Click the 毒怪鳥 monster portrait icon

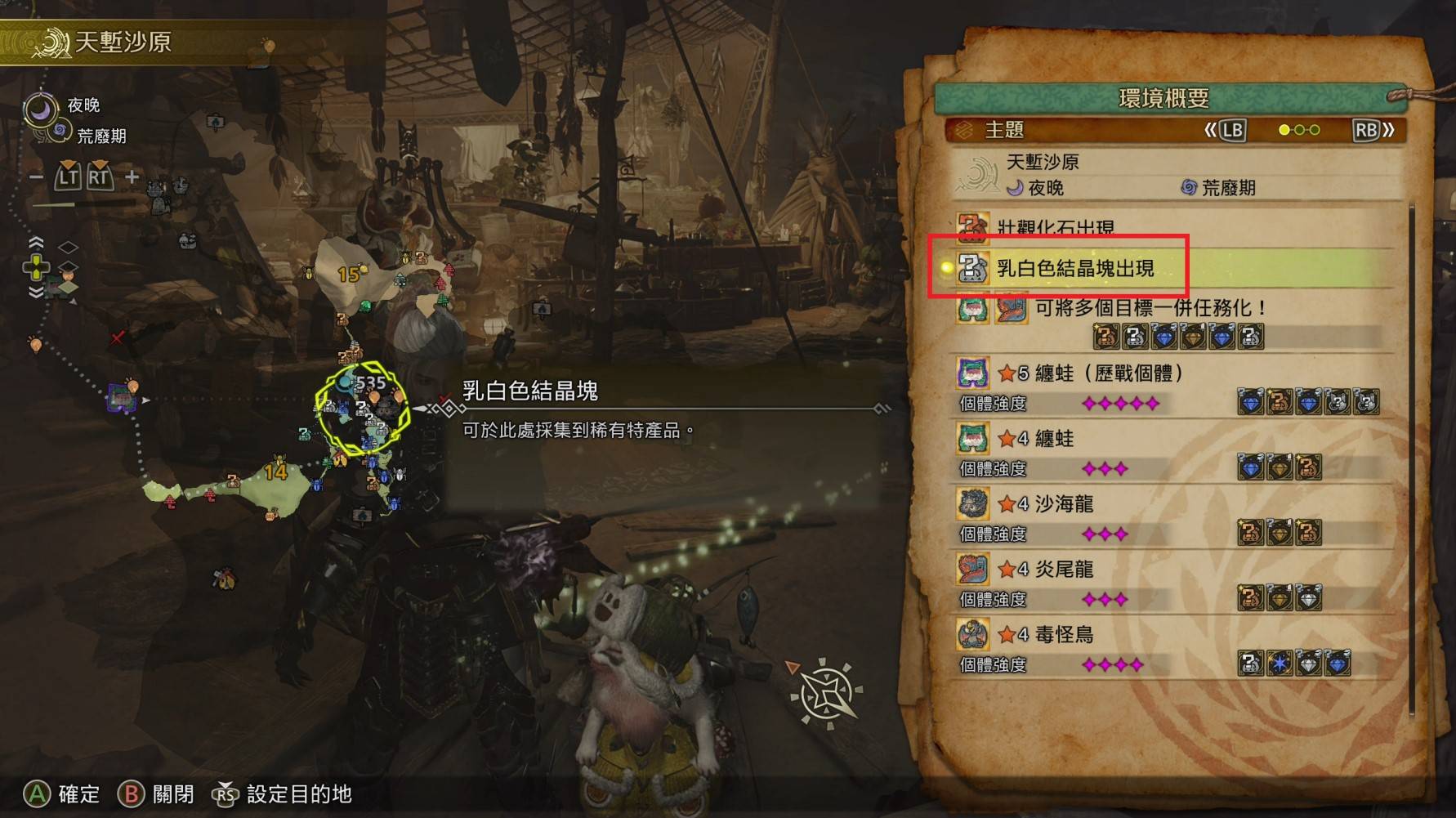pyautogui.click(x=971, y=635)
